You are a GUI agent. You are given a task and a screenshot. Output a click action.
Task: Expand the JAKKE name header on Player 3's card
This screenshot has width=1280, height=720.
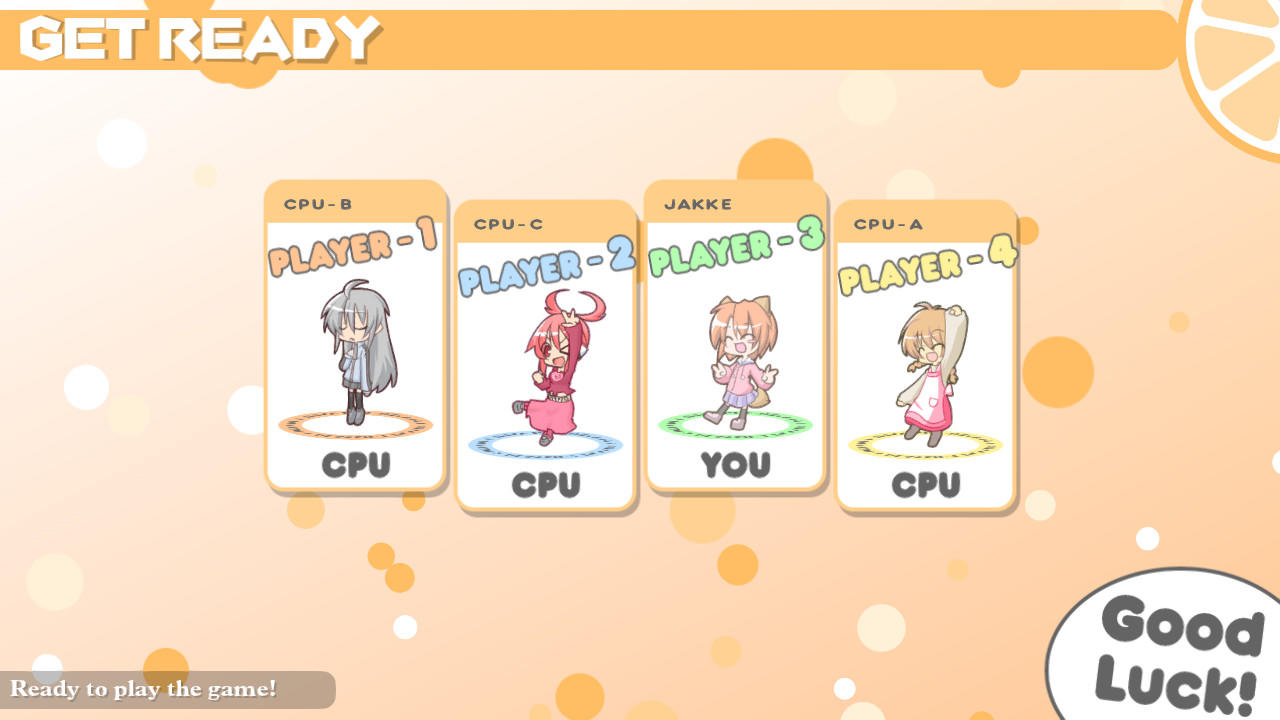click(697, 202)
